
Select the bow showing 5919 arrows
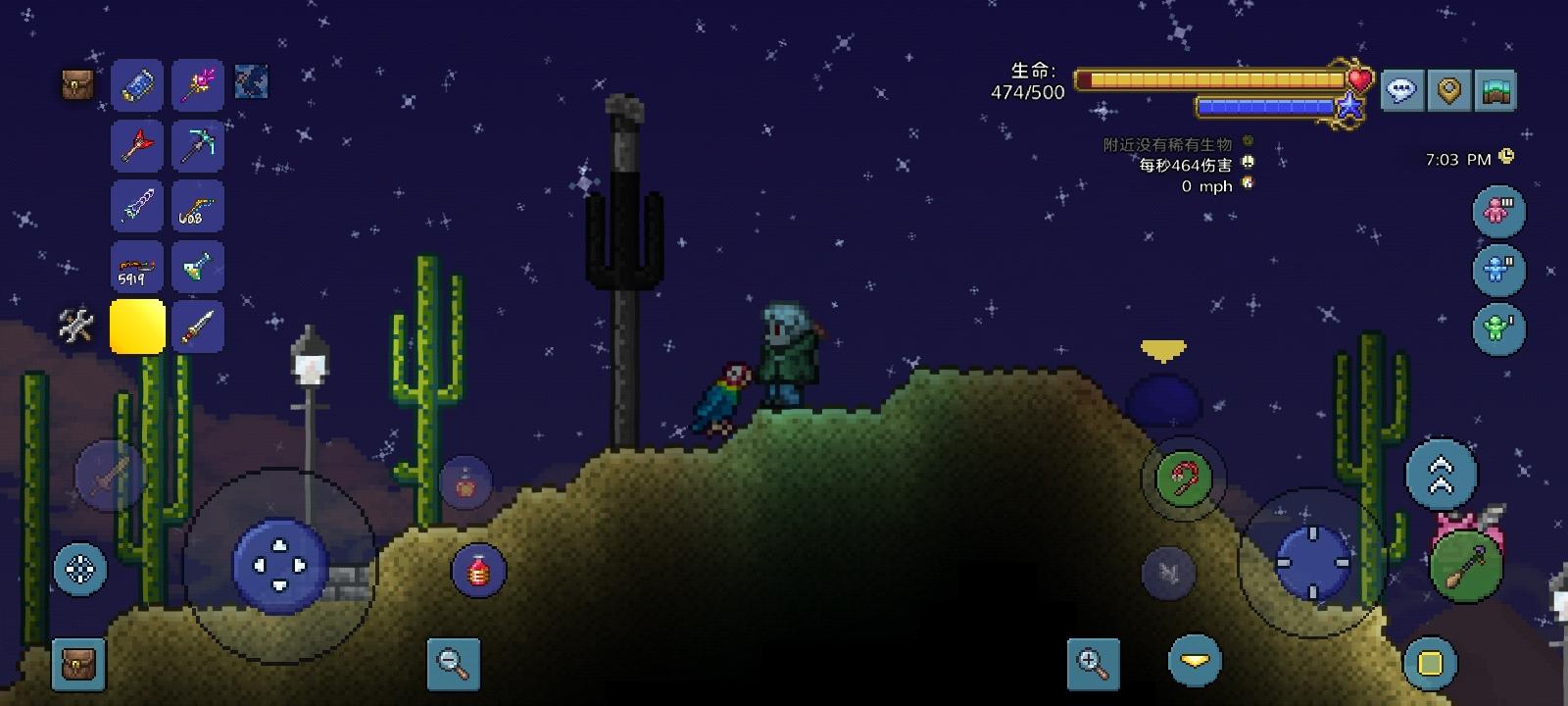tap(137, 267)
